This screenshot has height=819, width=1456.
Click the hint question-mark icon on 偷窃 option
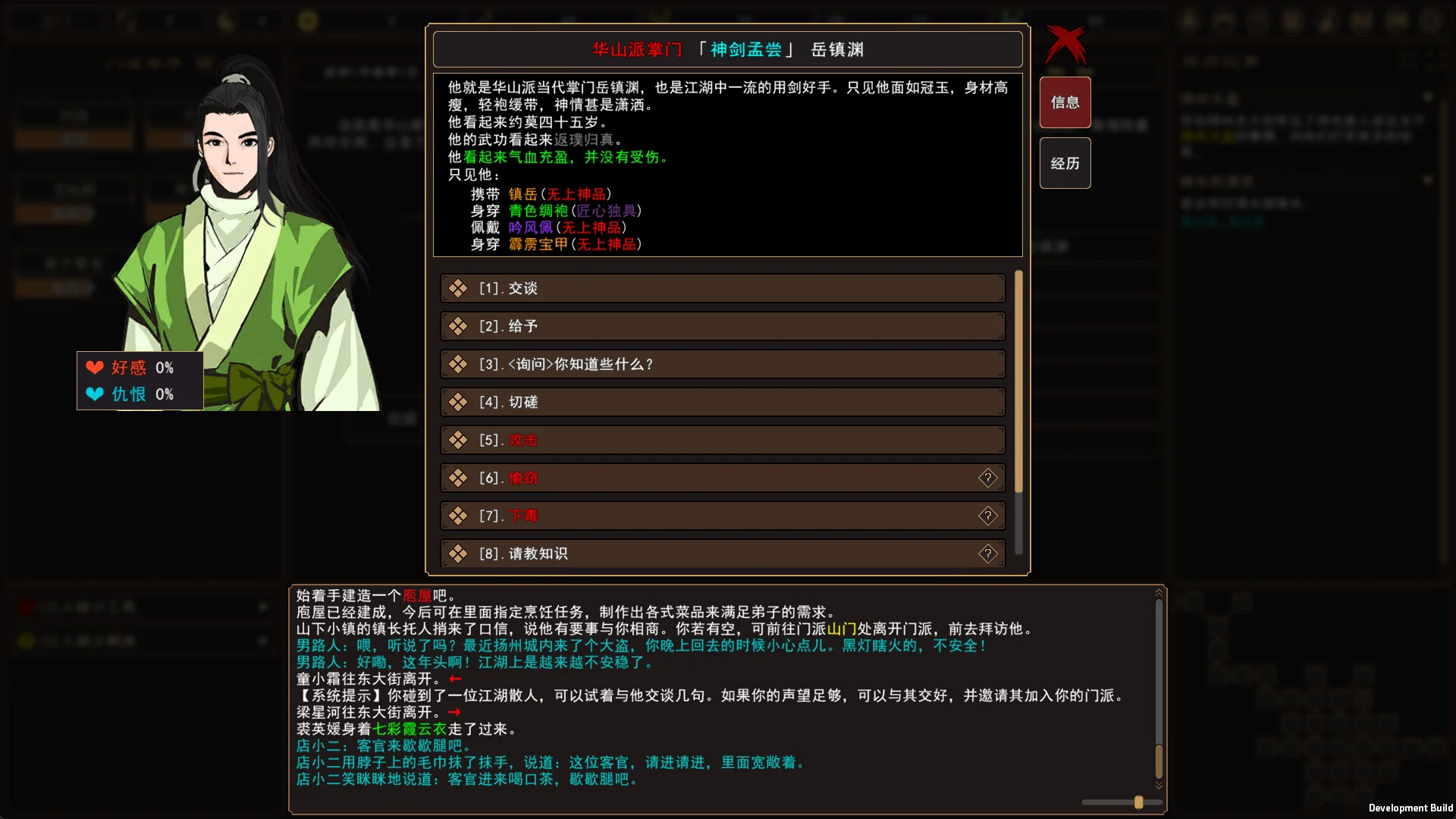pyautogui.click(x=988, y=478)
